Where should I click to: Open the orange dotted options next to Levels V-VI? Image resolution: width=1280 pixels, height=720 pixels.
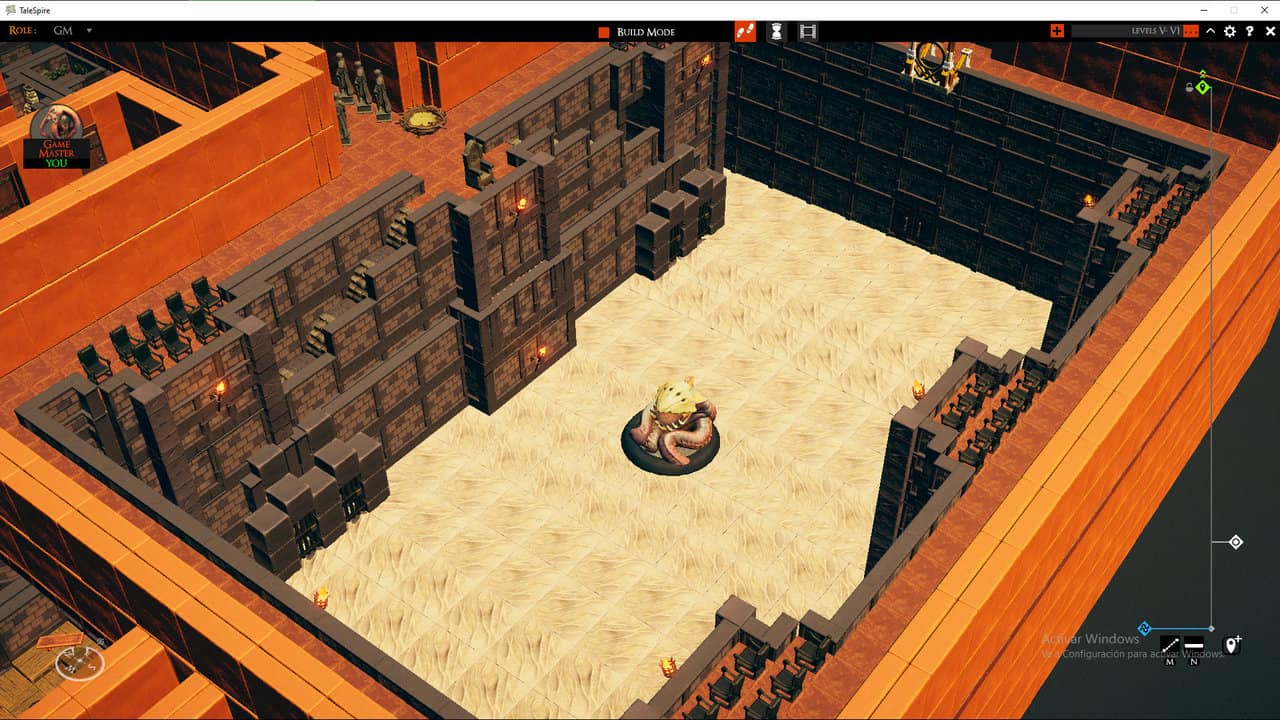pos(1190,30)
